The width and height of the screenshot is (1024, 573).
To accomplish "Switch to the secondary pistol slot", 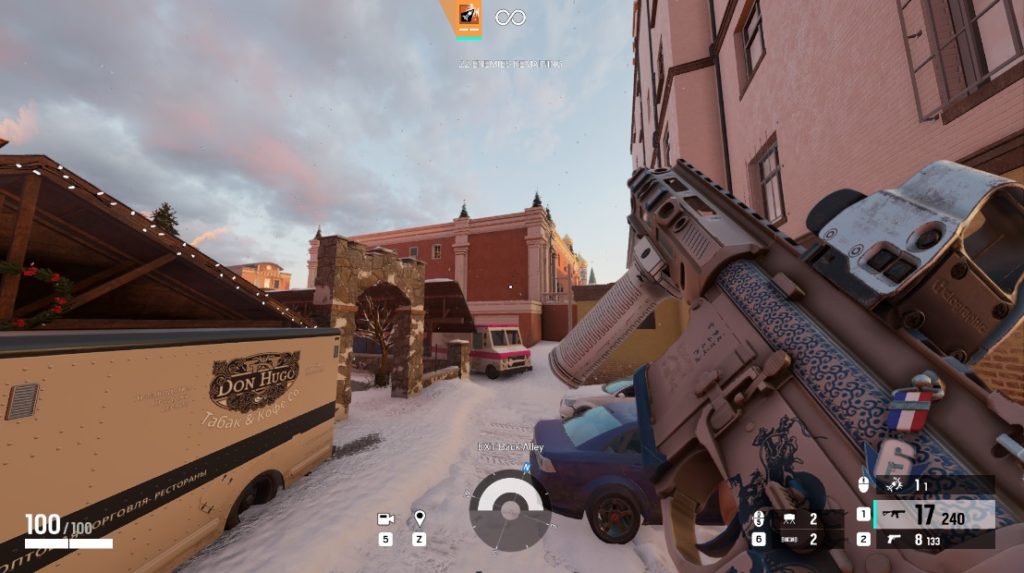I will [934, 540].
